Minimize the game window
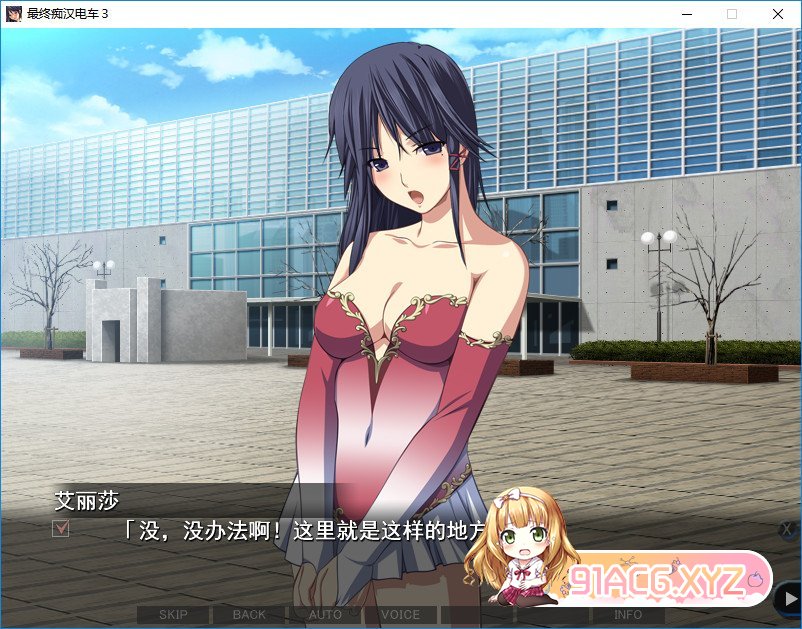 [686, 14]
